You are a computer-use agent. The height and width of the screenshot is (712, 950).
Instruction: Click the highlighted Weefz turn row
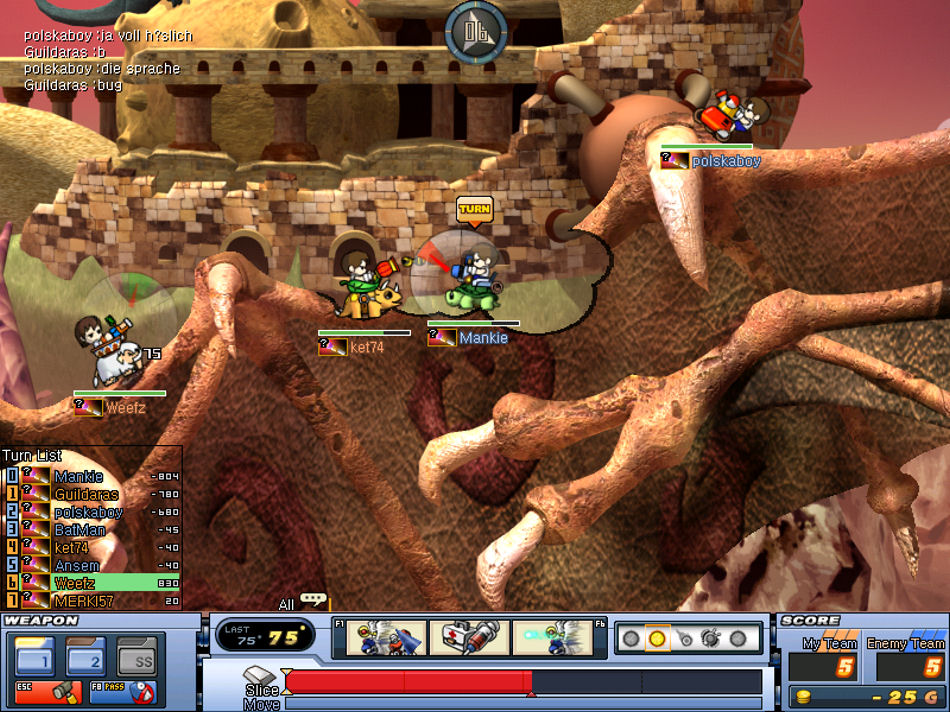[98, 583]
